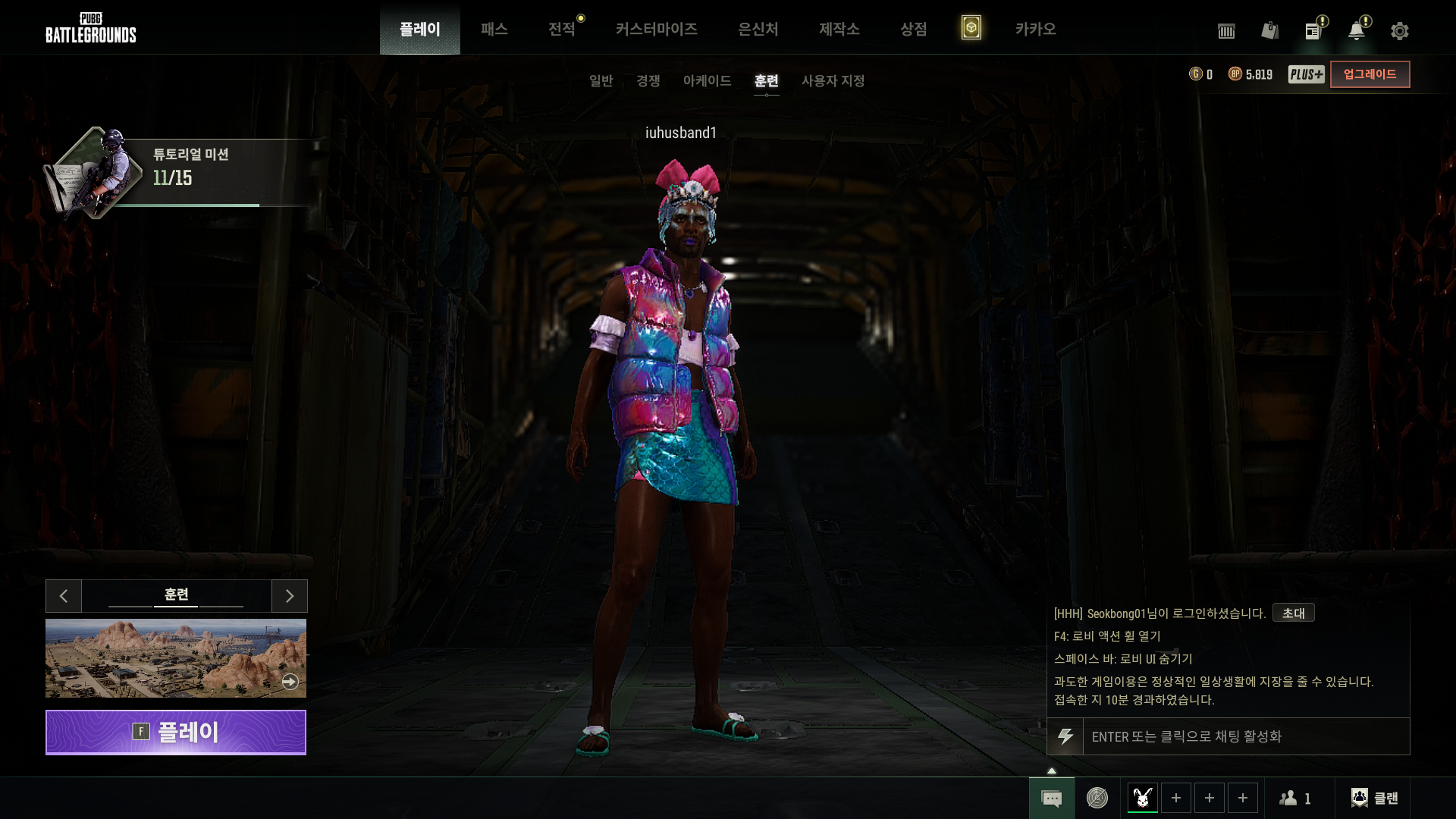Screen dimensions: 1456x819
Task: Open the 클랜 clan panel
Action: [1374, 798]
